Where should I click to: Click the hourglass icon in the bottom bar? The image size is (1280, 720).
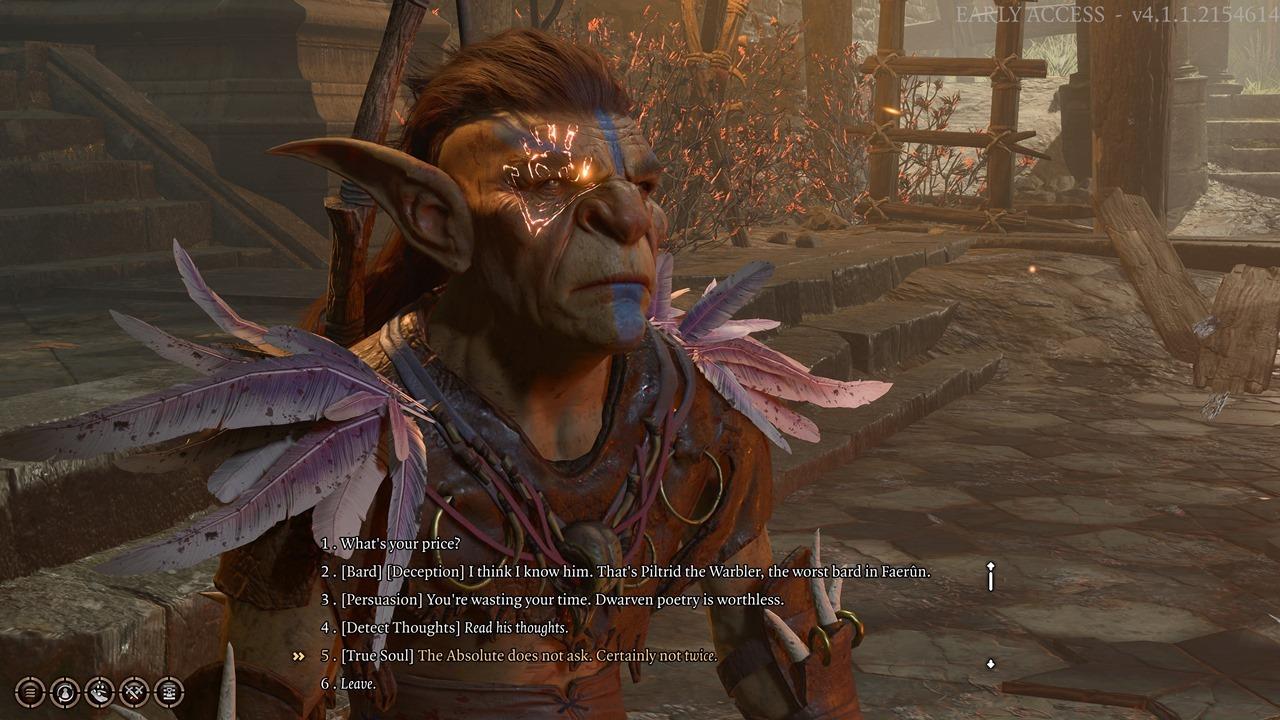[x=168, y=690]
